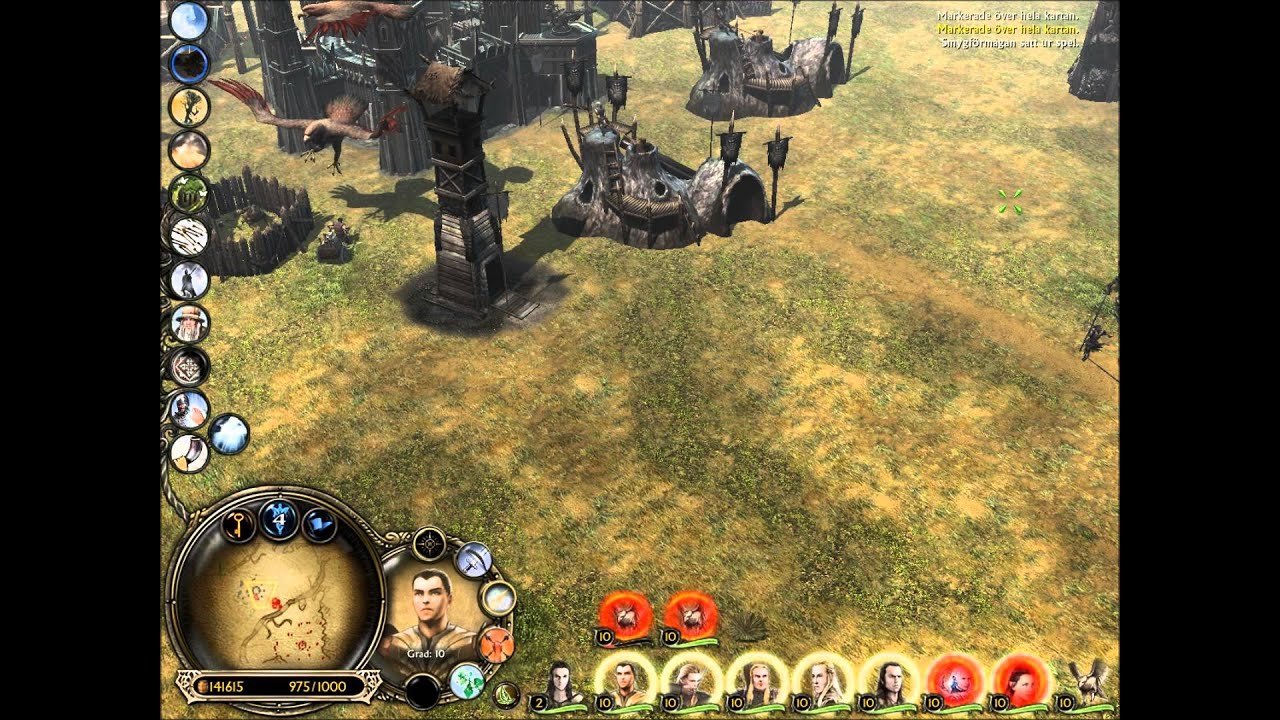Cast the arrow volley power
1280x720 pixels.
click(x=188, y=236)
